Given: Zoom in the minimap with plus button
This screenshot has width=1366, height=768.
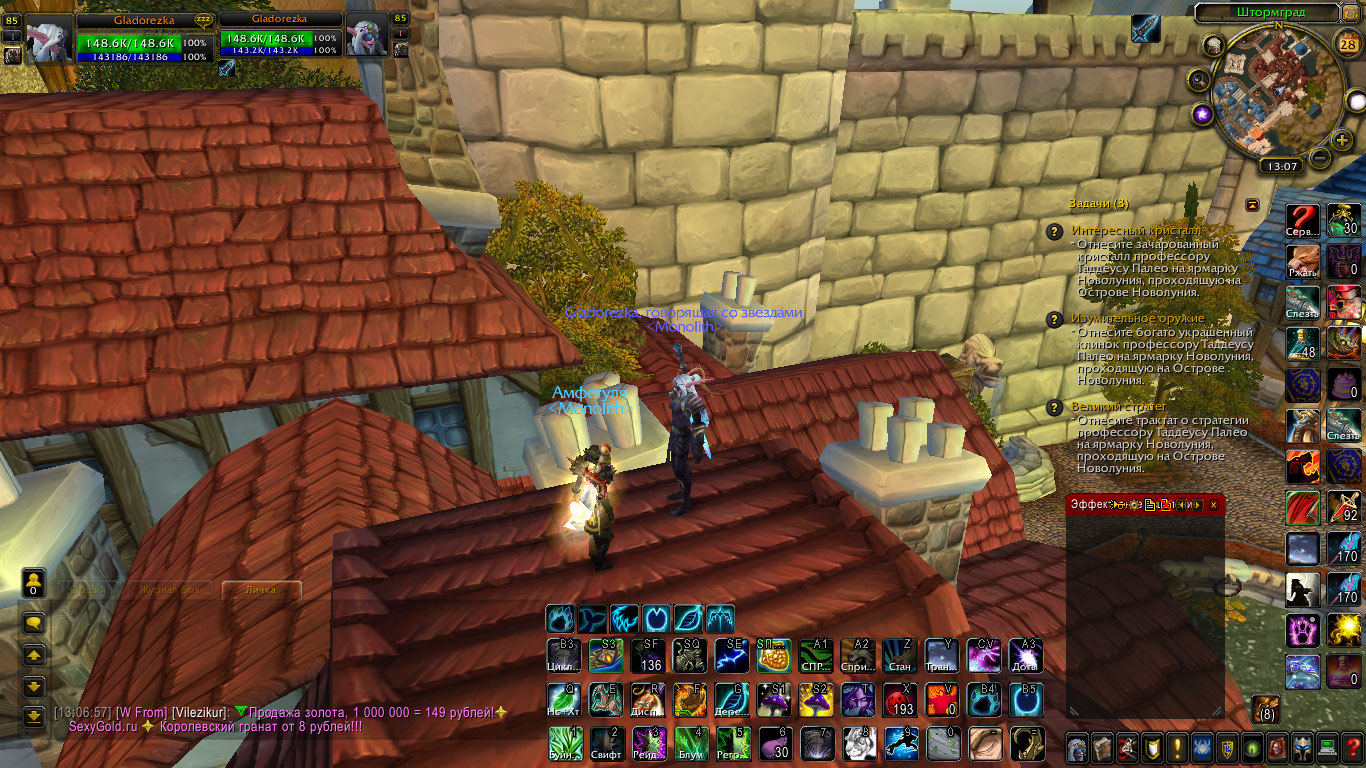Looking at the screenshot, I should pos(1342,139).
